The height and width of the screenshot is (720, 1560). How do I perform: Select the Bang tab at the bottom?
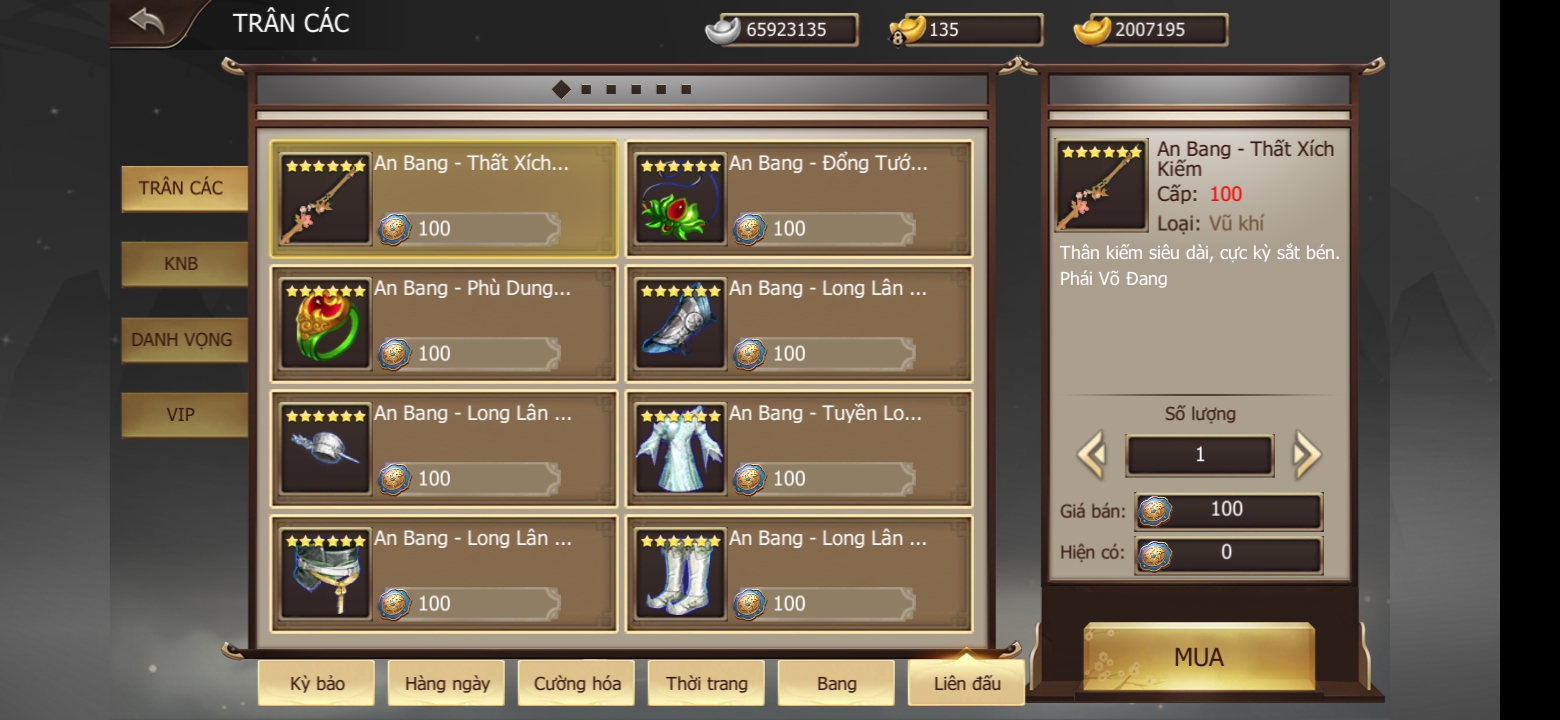836,682
